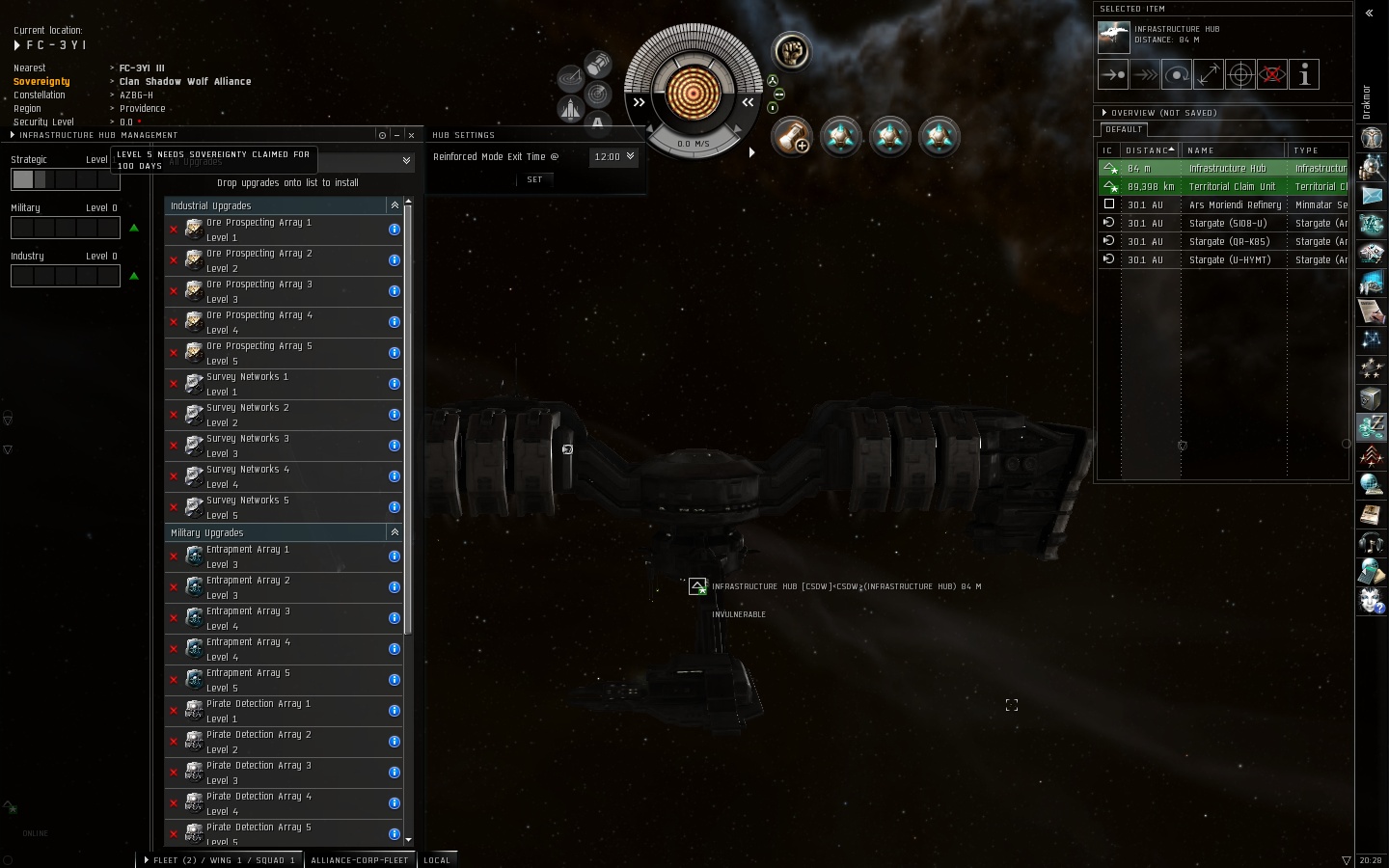Open the Local chat tab
Viewport: 1389px width, 868px height.
tap(437, 860)
